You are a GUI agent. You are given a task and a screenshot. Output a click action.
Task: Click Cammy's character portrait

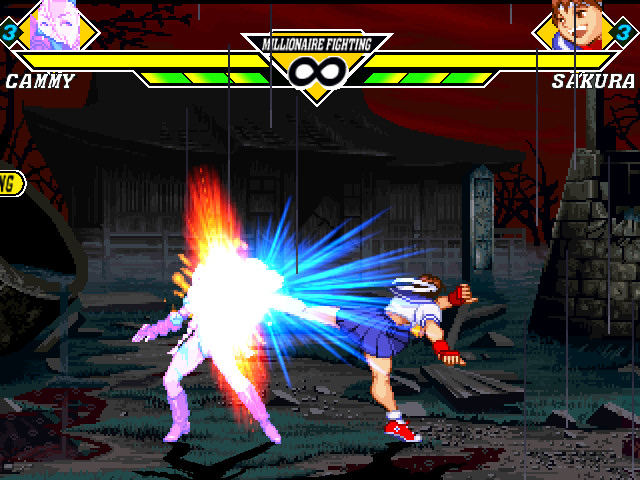(55, 26)
